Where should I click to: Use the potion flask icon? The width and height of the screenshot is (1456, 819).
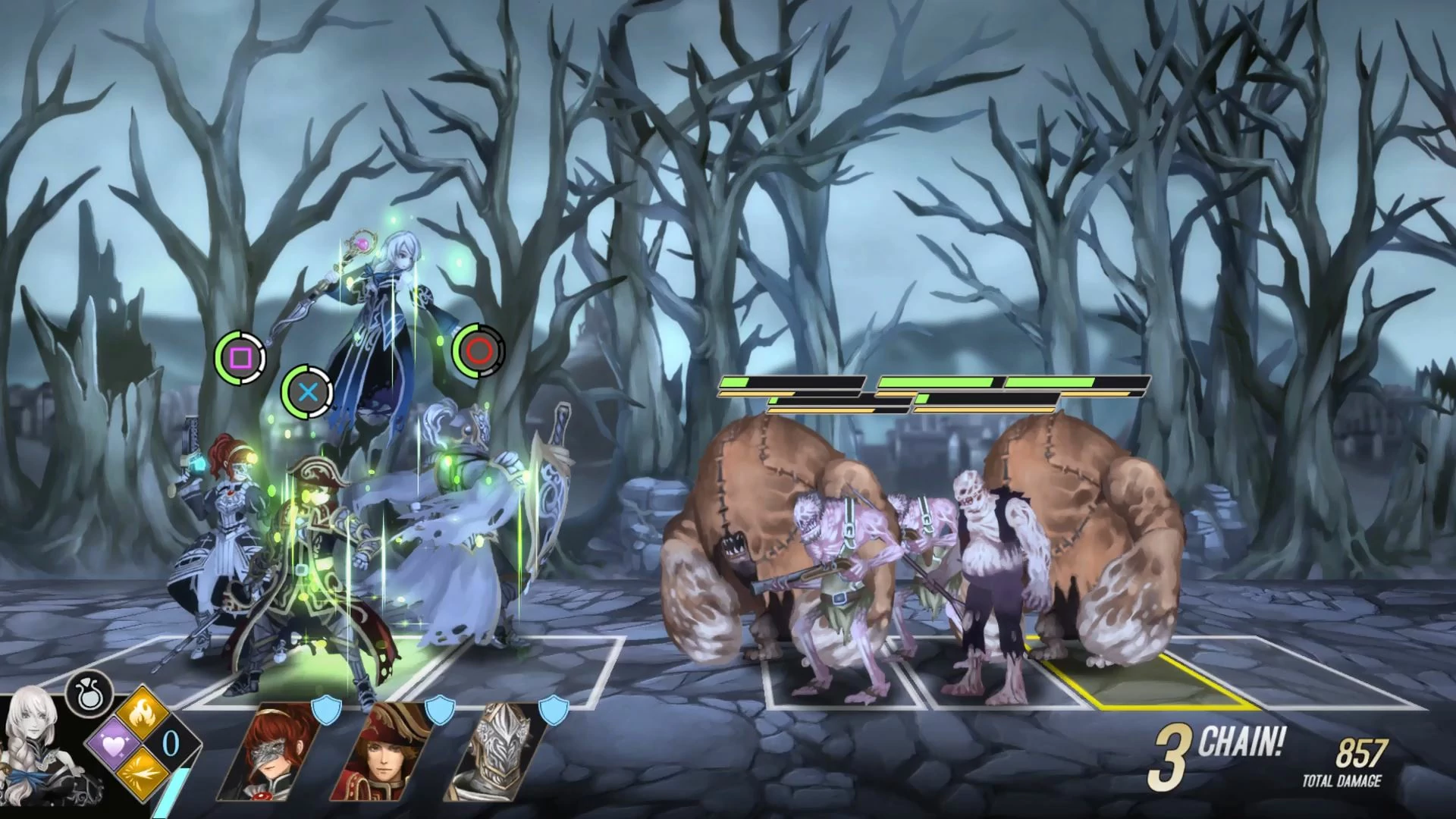click(x=89, y=694)
